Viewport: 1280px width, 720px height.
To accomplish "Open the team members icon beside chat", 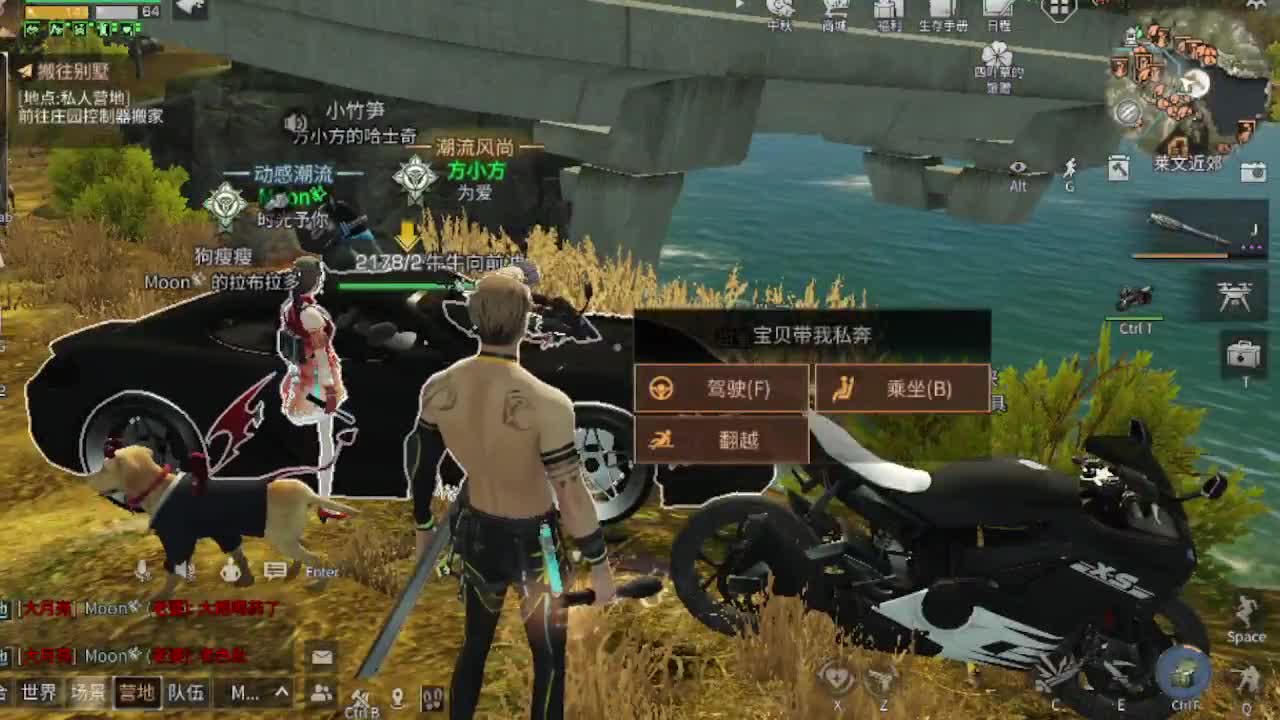I will 320,693.
